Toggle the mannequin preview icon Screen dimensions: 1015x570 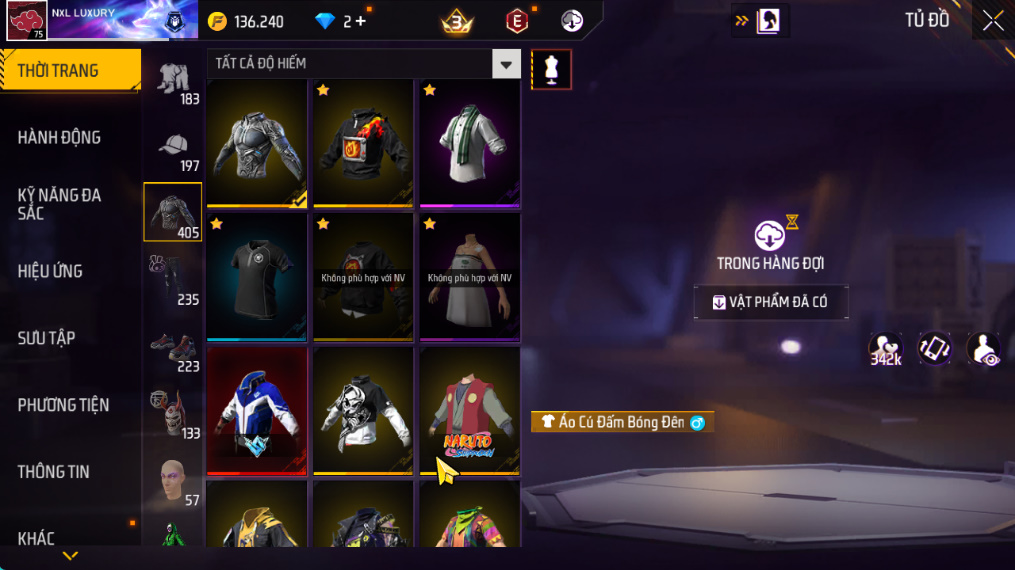click(551, 69)
